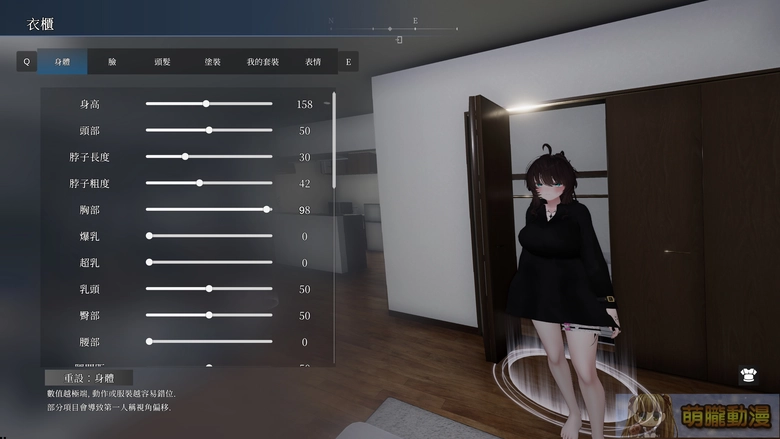Click the 胸部 slider
Image resolution: width=780 pixels, height=439 pixels.
pyautogui.click(x=267, y=209)
